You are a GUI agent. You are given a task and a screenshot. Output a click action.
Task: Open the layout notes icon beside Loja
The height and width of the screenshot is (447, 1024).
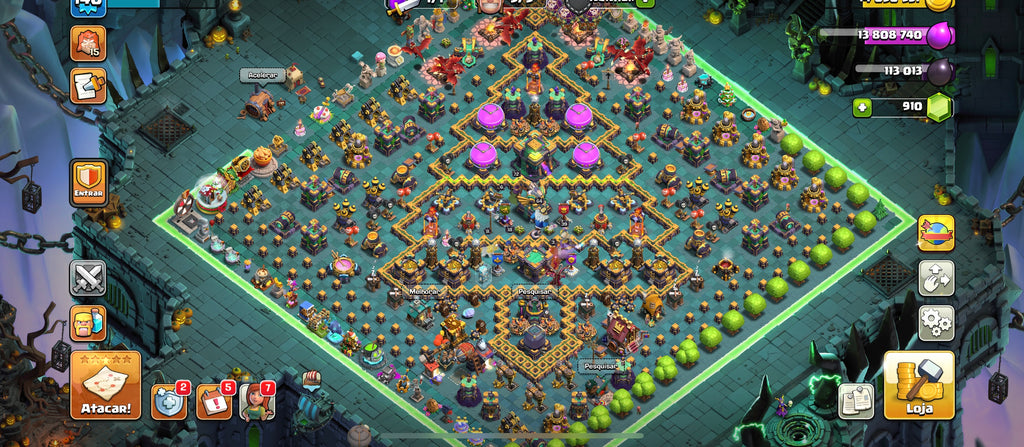point(856,400)
